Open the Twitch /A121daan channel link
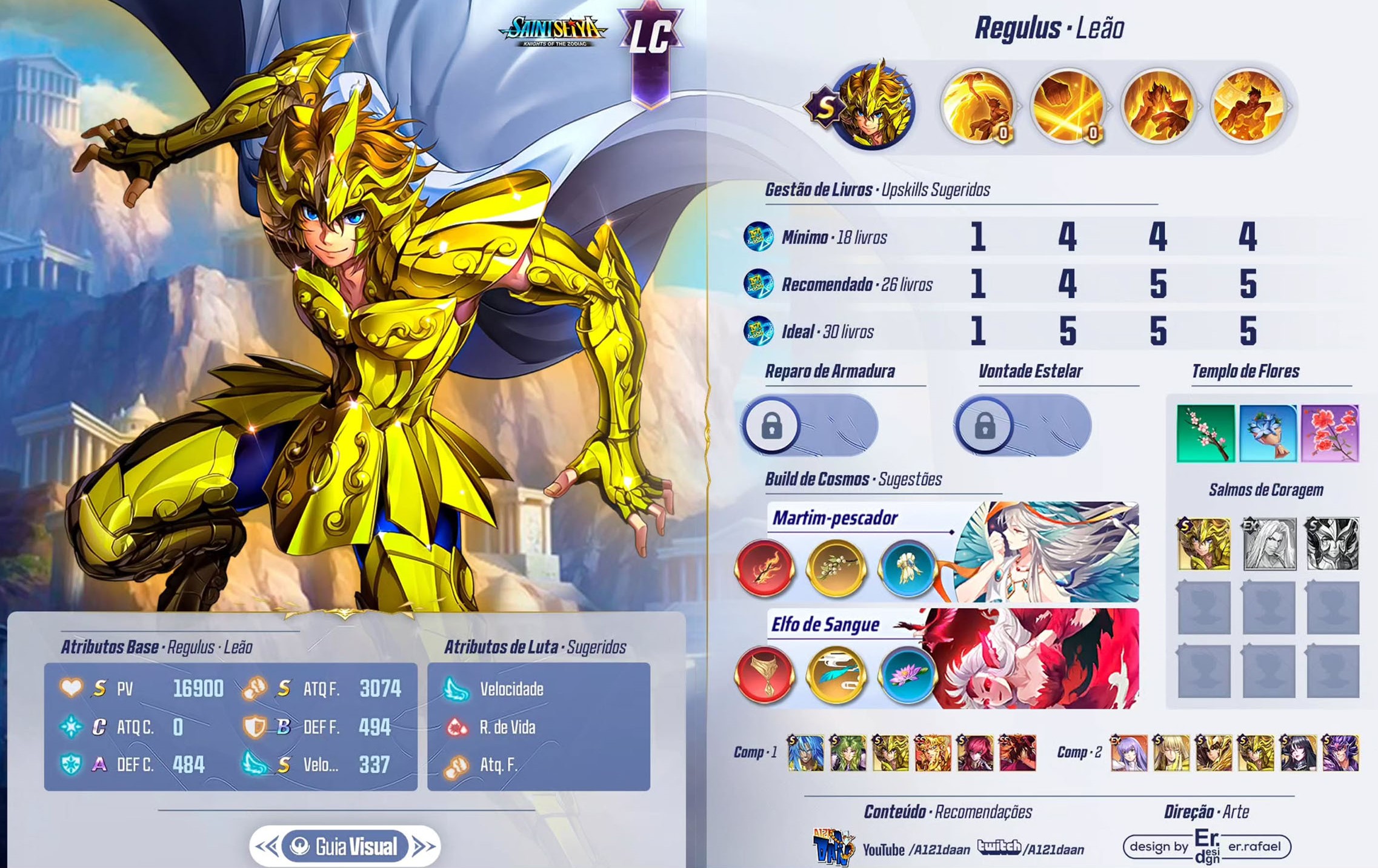Viewport: 1378px width, 868px height. click(1030, 849)
